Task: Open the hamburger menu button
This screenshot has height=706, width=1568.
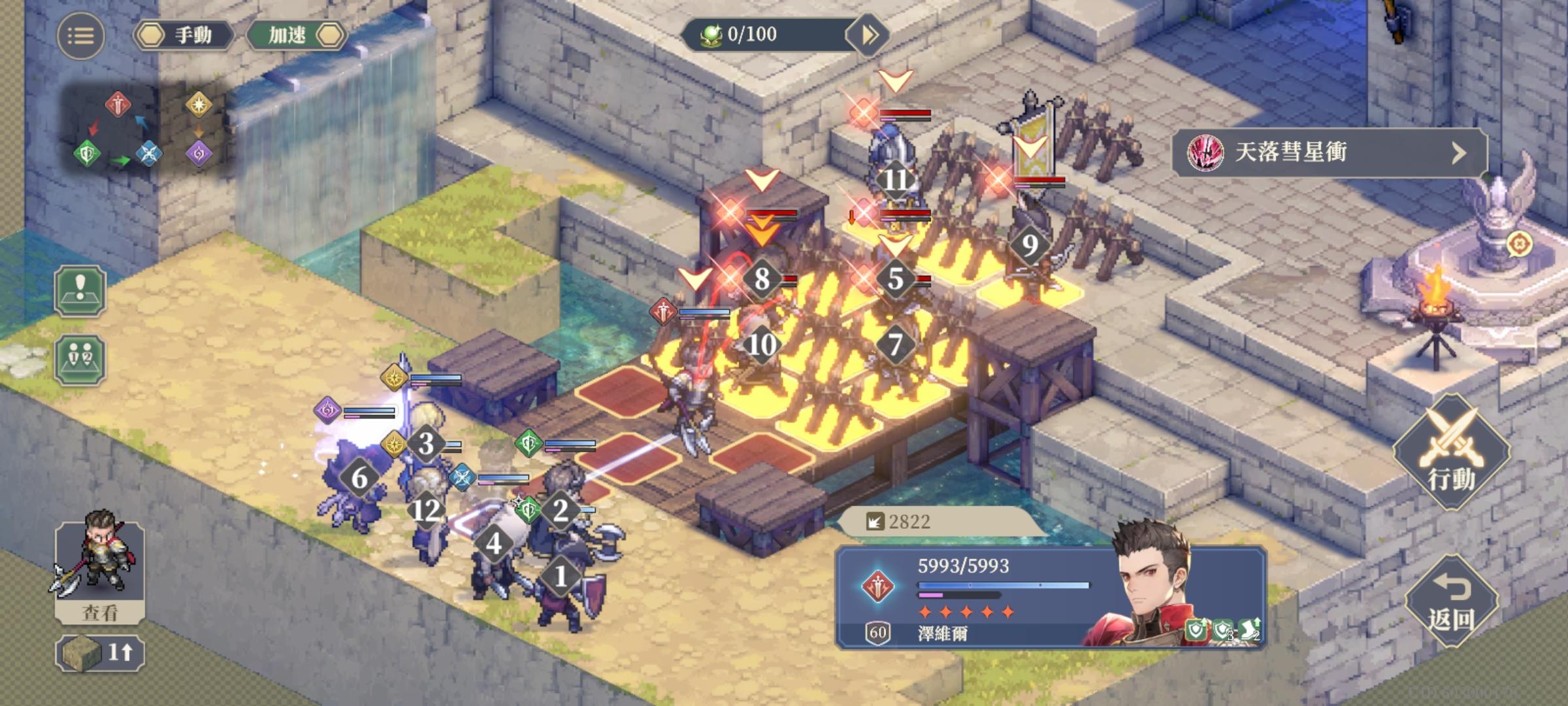Action: pyautogui.click(x=80, y=36)
